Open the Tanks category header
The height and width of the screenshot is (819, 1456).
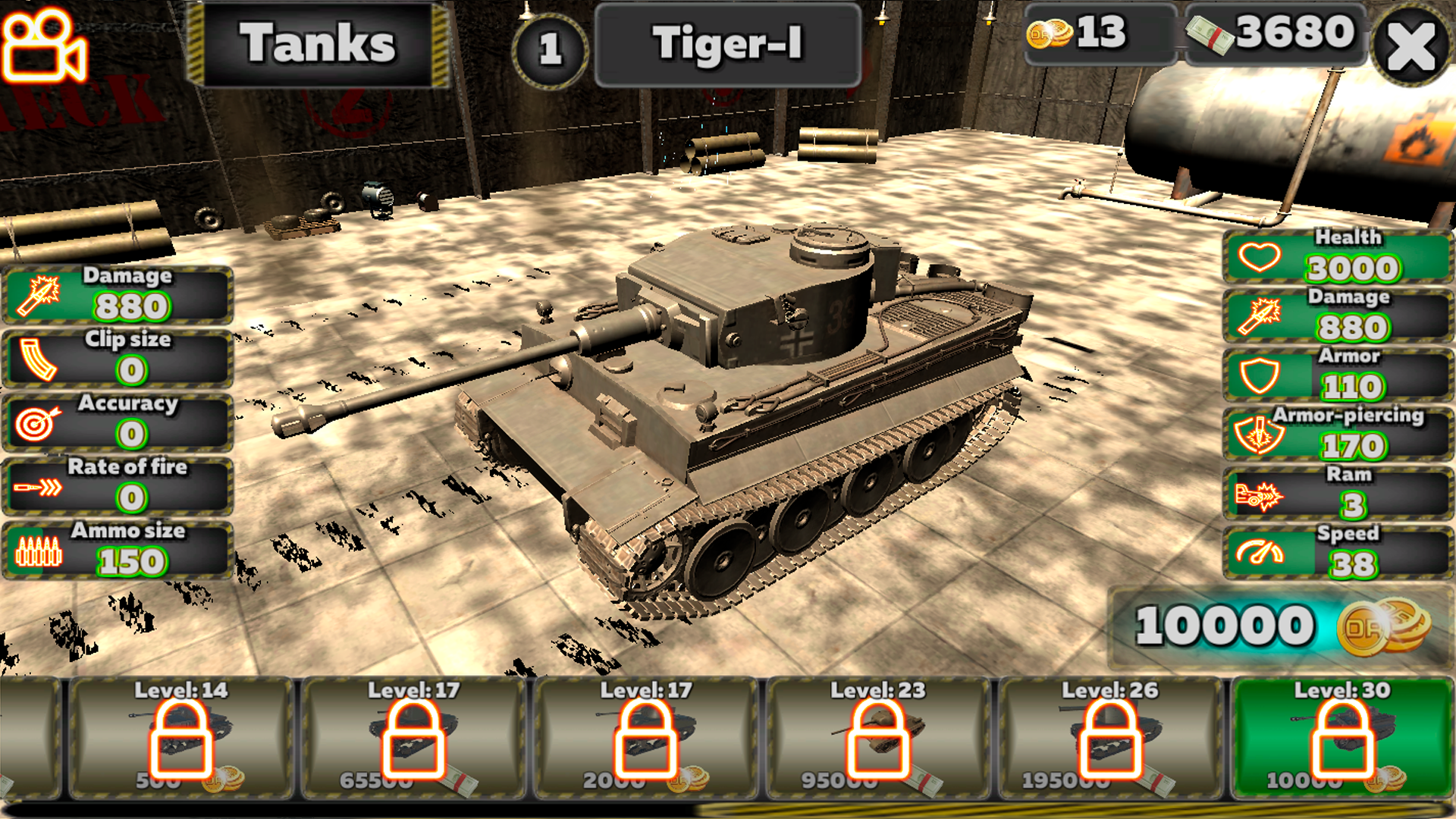tap(318, 44)
